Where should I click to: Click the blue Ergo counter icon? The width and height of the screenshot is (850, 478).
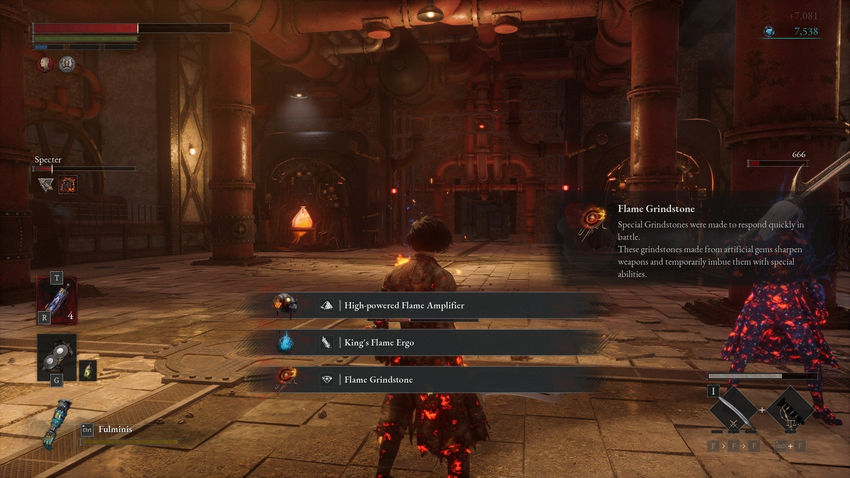(x=769, y=32)
